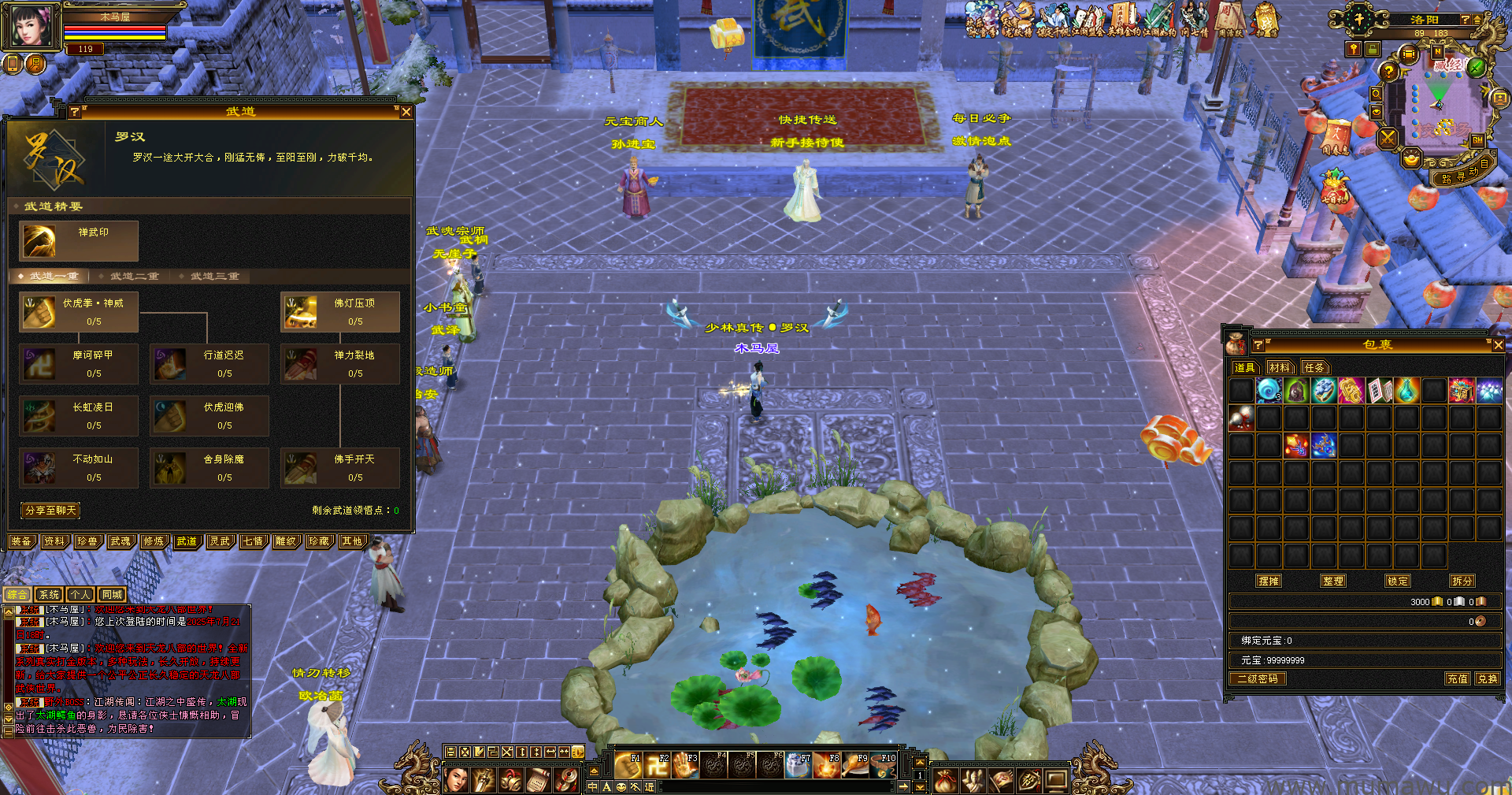Click the 分享至聊天 button
This screenshot has width=1512, height=795.
pyautogui.click(x=51, y=511)
